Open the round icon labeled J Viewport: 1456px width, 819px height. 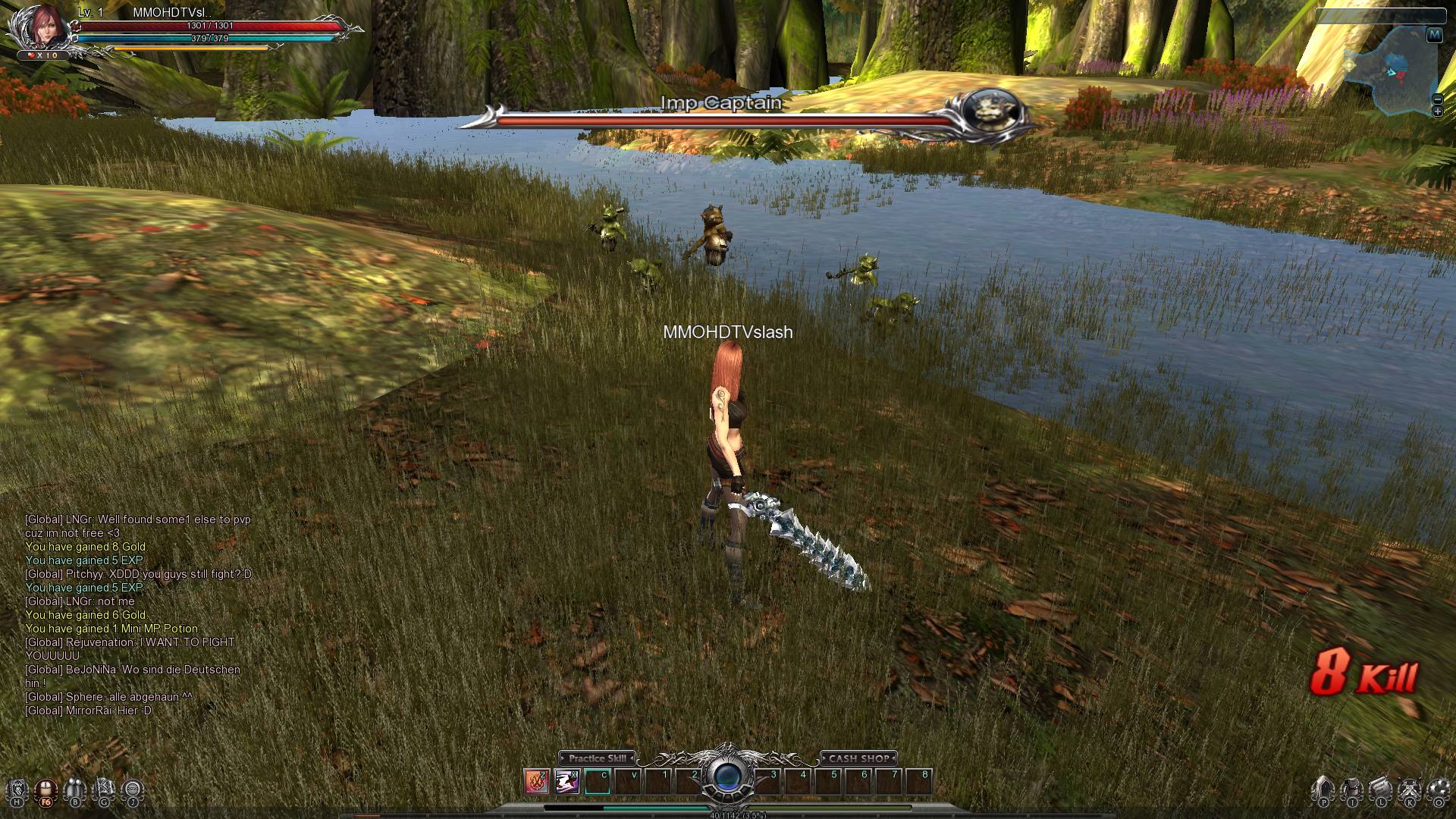(133, 790)
